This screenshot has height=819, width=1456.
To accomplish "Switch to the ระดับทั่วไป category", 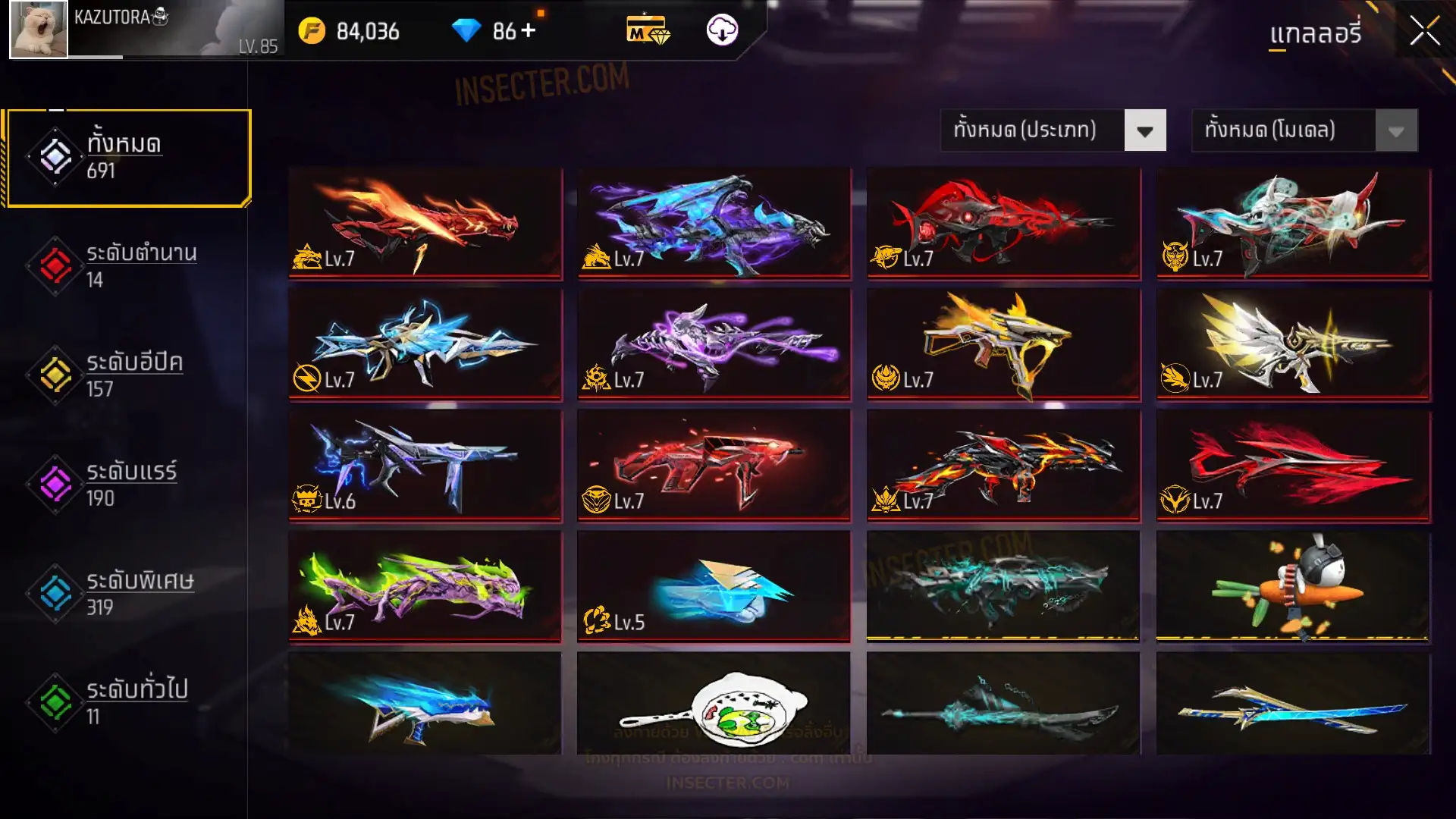I will point(129,702).
